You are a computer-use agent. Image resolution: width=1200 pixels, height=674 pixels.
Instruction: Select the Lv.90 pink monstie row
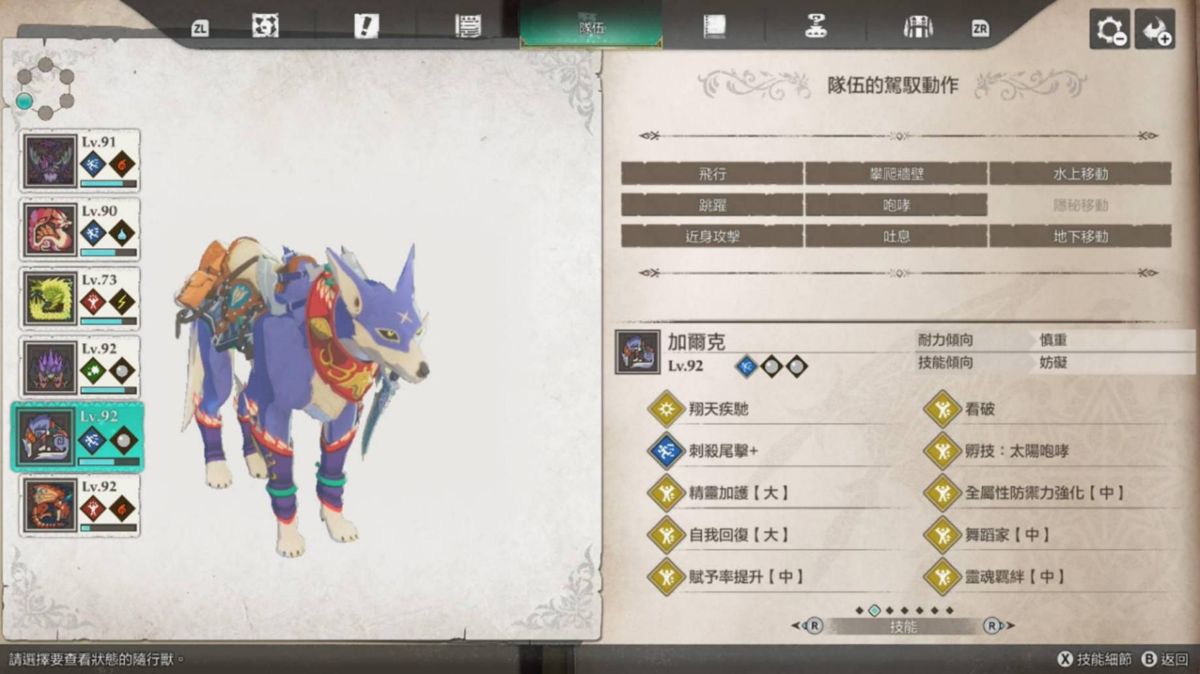click(80, 230)
